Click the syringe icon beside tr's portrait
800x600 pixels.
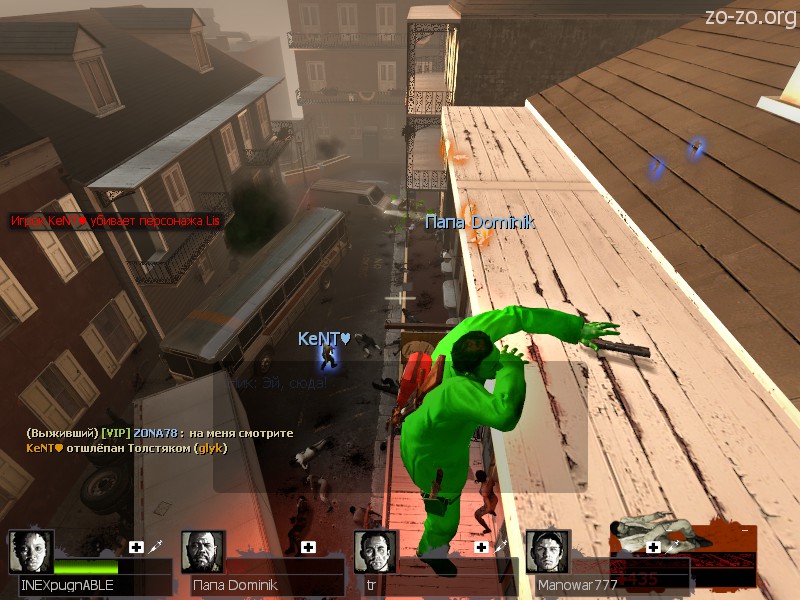tap(501, 547)
